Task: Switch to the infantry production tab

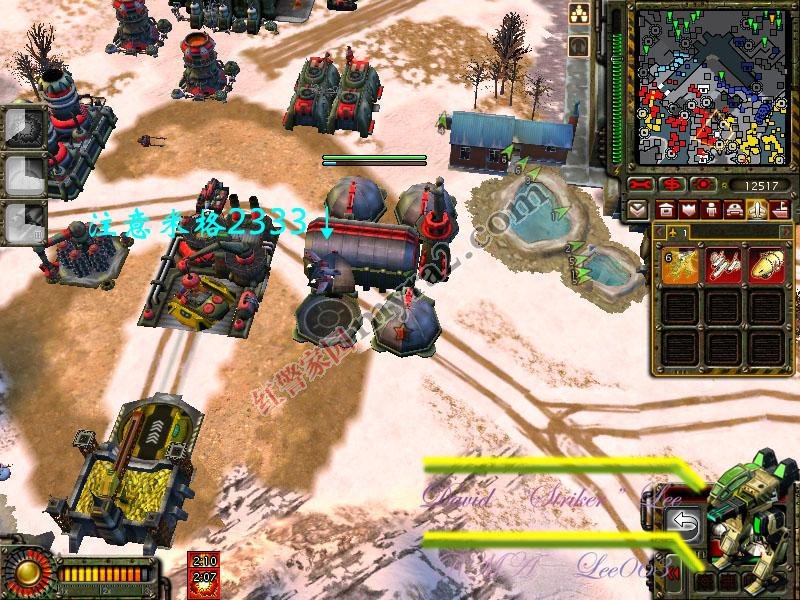Action: point(711,210)
